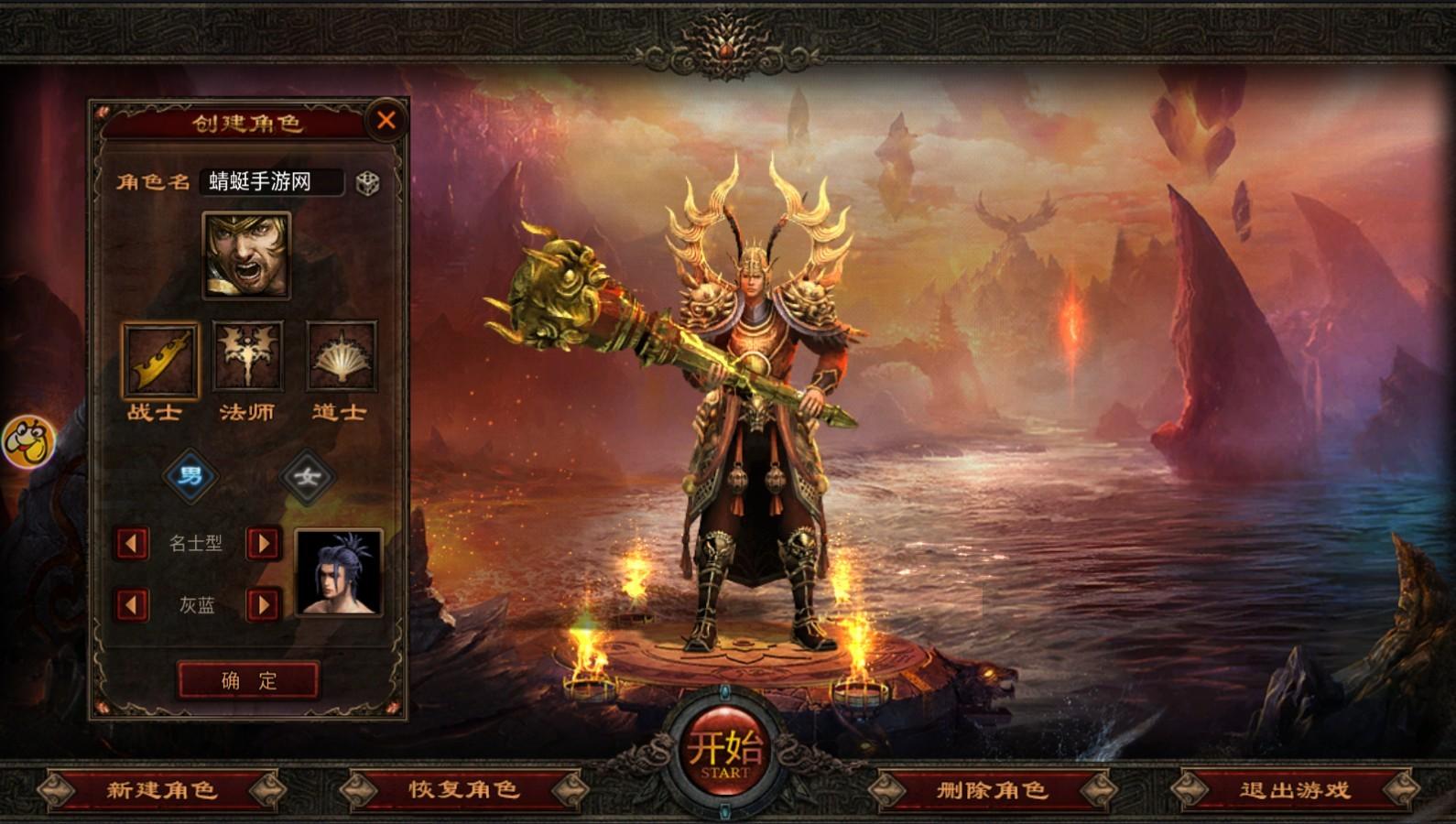Screen dimensions: 1456x824
Task: Pick the 道士 taoist class
Action: tap(341, 359)
